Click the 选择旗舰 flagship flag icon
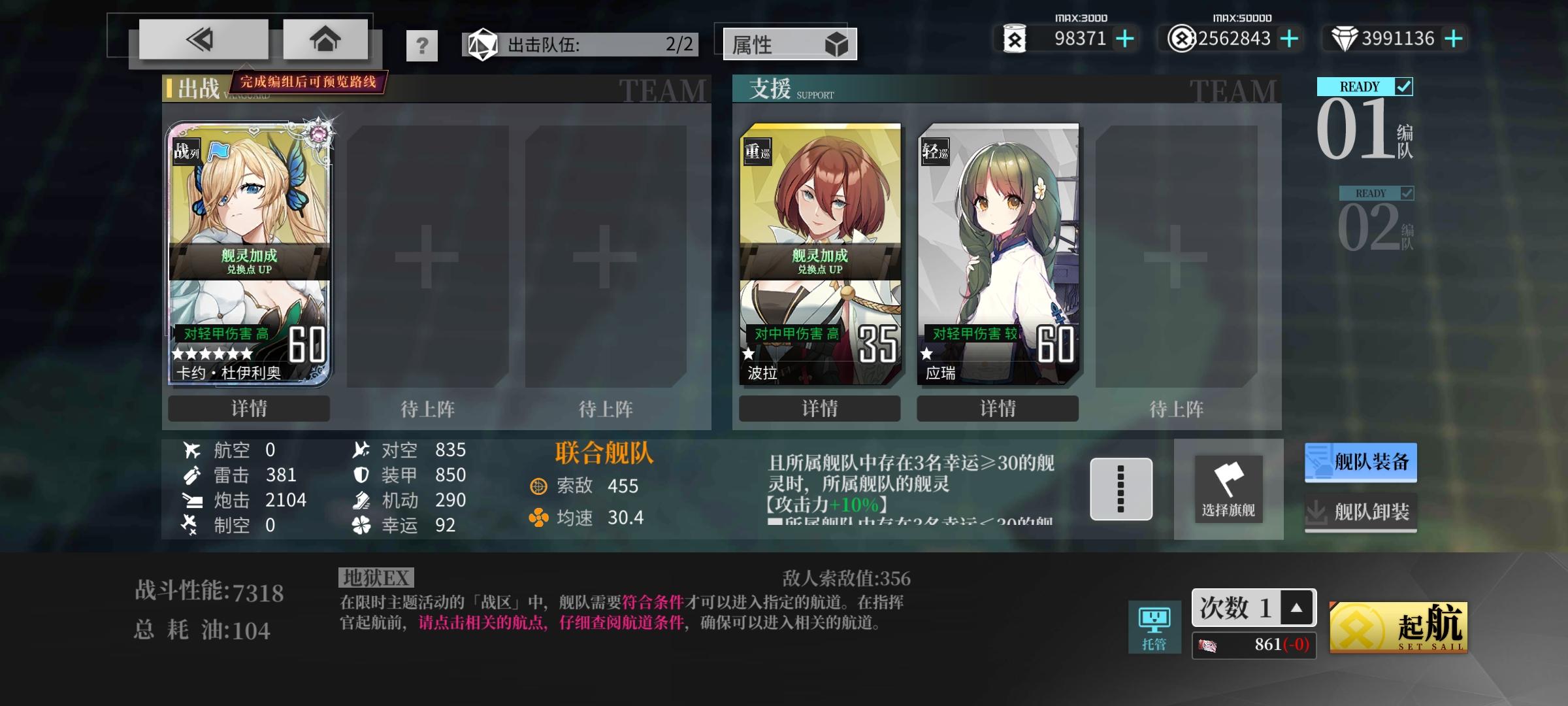This screenshot has width=1568, height=706. pos(1228,489)
